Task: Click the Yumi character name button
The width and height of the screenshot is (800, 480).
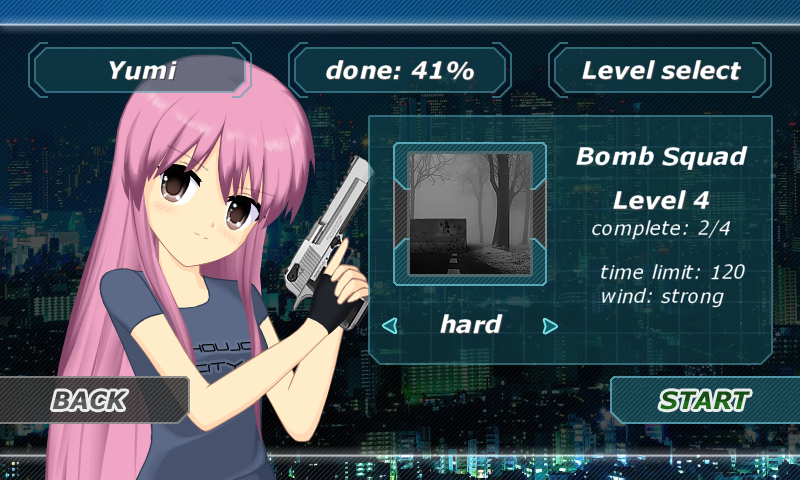Action: coord(141,71)
